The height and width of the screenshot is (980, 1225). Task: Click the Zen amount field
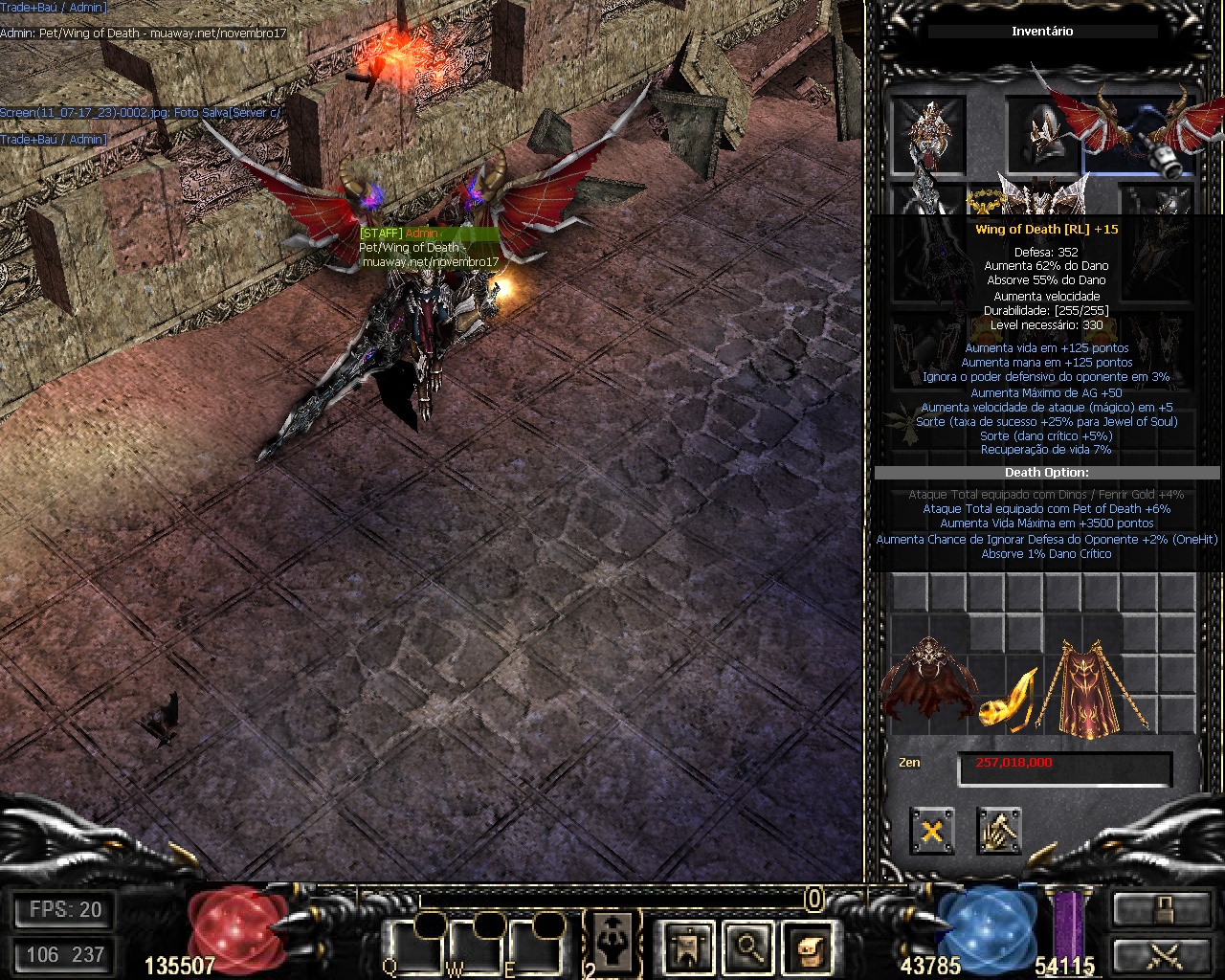(x=1064, y=768)
